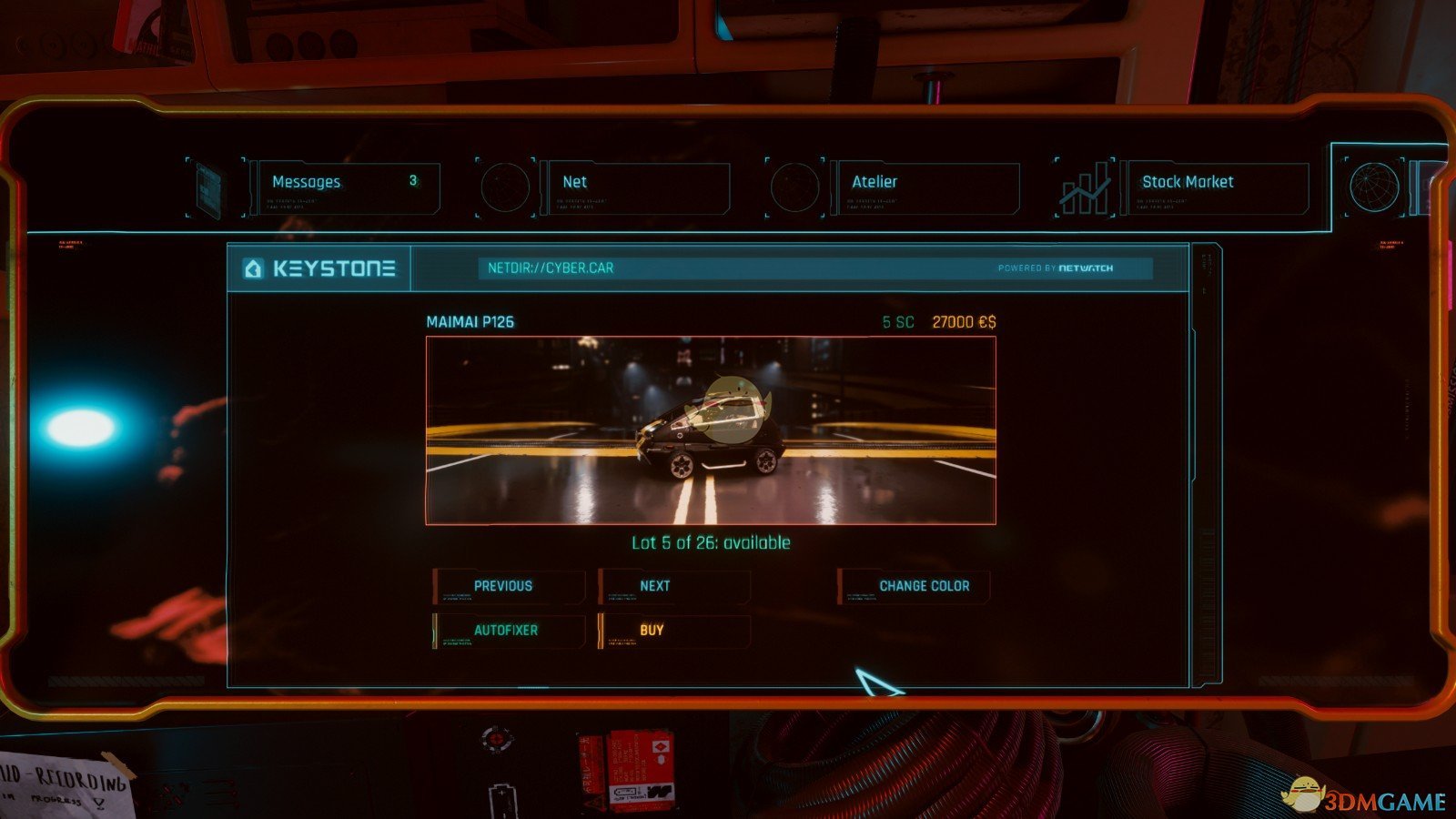Image resolution: width=1456 pixels, height=819 pixels.
Task: Click the Maimai P126 preview image
Action: 711,430
